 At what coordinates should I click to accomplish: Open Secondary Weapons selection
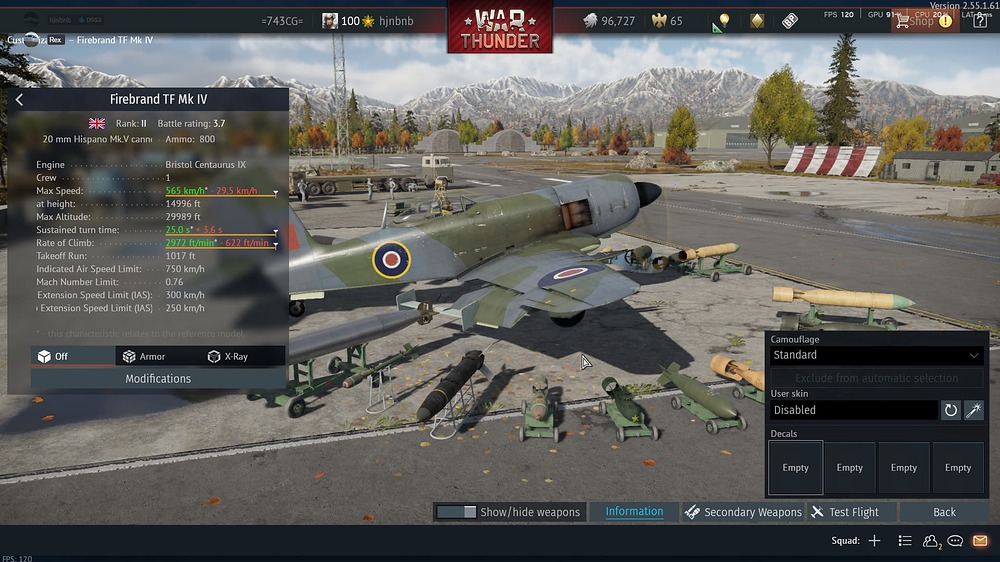pyautogui.click(x=743, y=512)
